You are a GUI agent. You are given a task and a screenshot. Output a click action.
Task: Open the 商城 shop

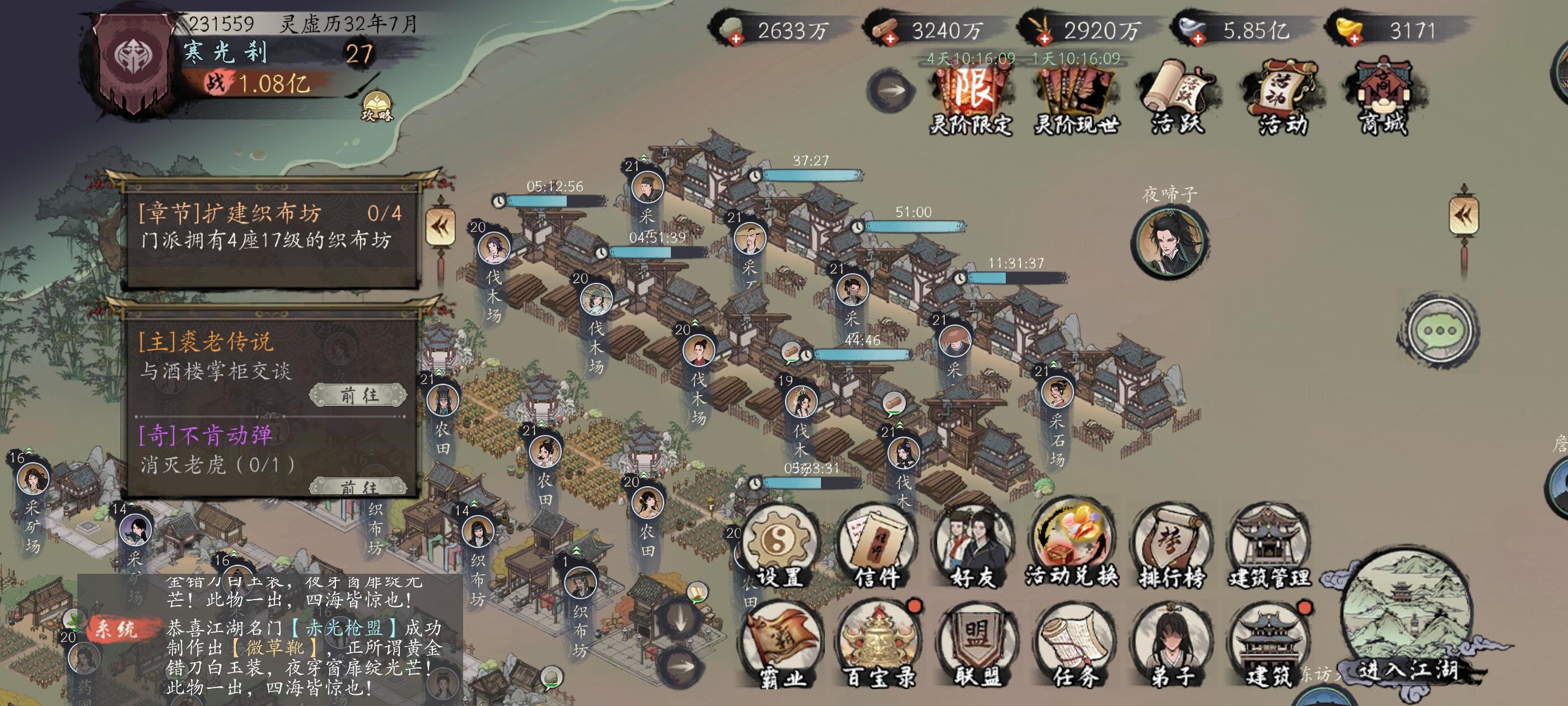(1383, 97)
